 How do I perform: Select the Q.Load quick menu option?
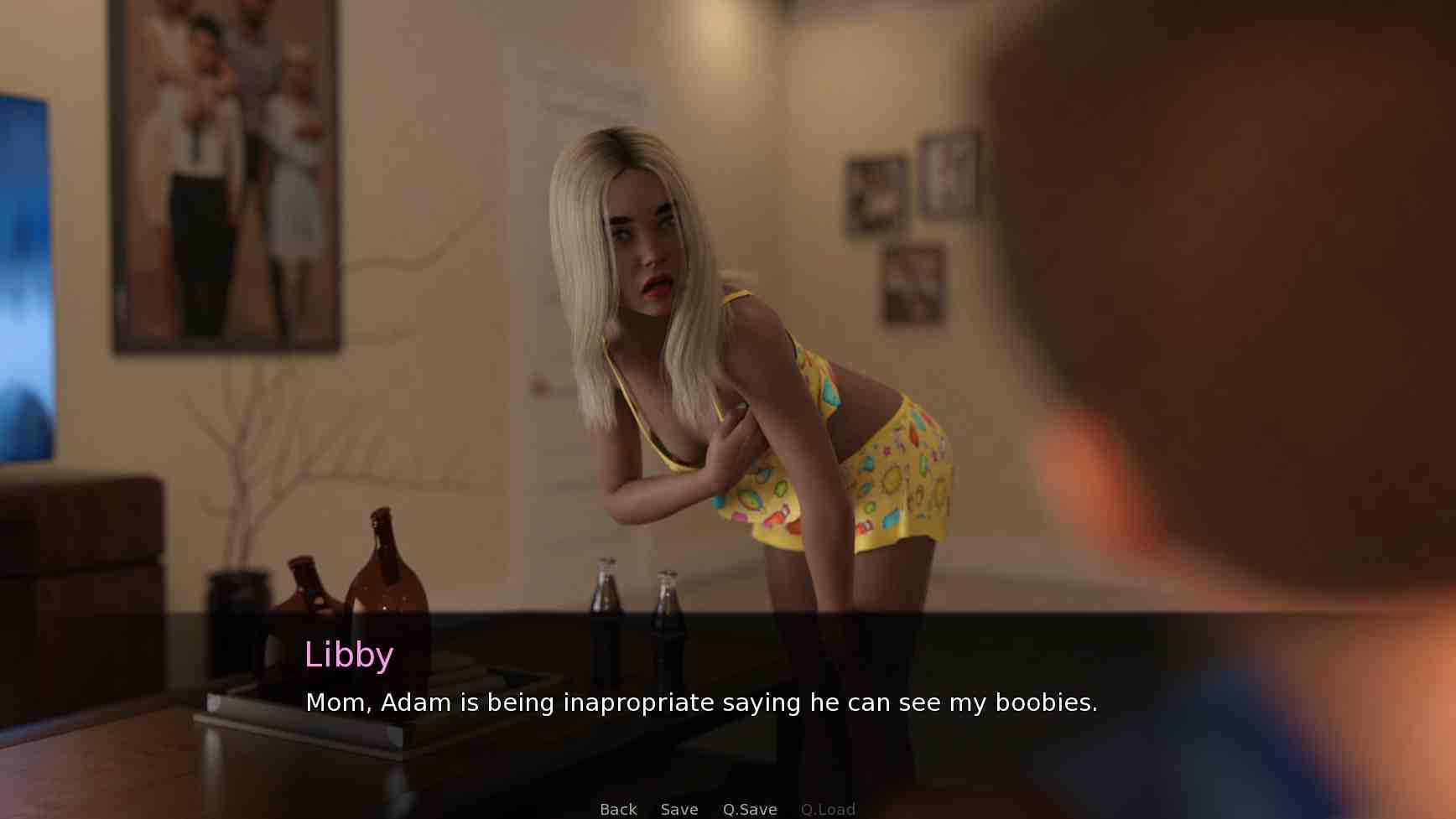[828, 809]
